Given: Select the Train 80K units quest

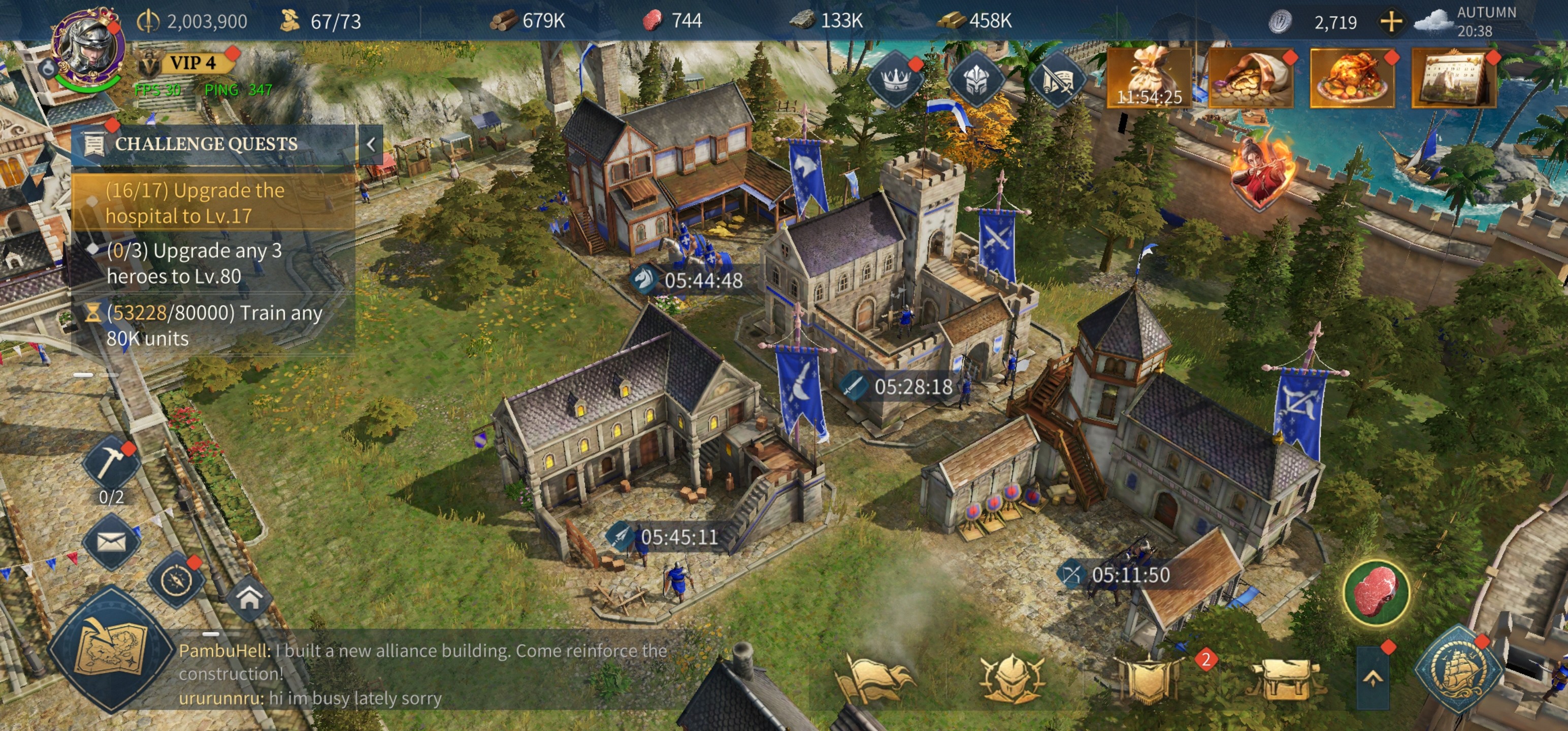Looking at the screenshot, I should (212, 325).
